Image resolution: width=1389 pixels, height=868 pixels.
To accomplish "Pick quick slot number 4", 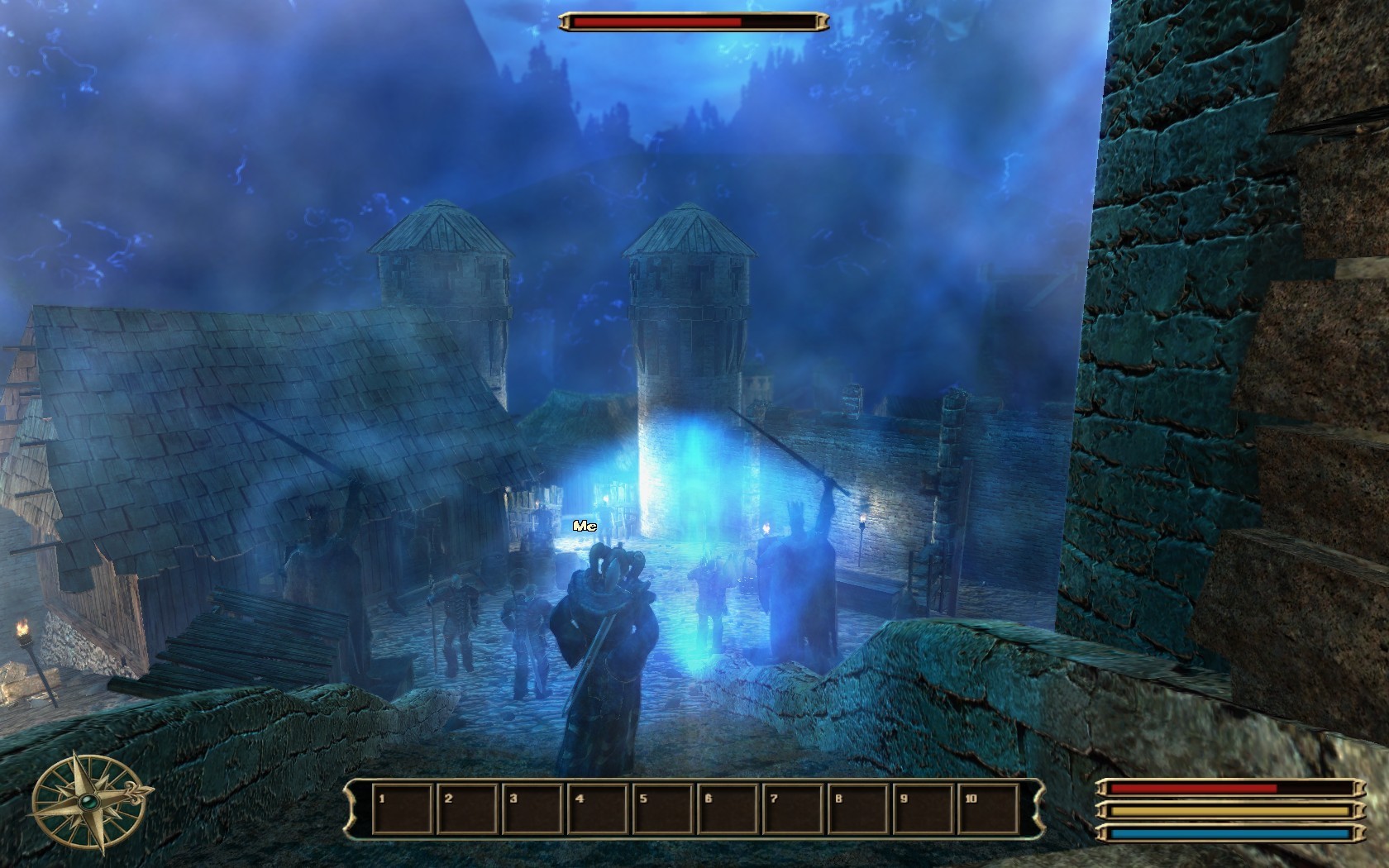I will click(599, 808).
